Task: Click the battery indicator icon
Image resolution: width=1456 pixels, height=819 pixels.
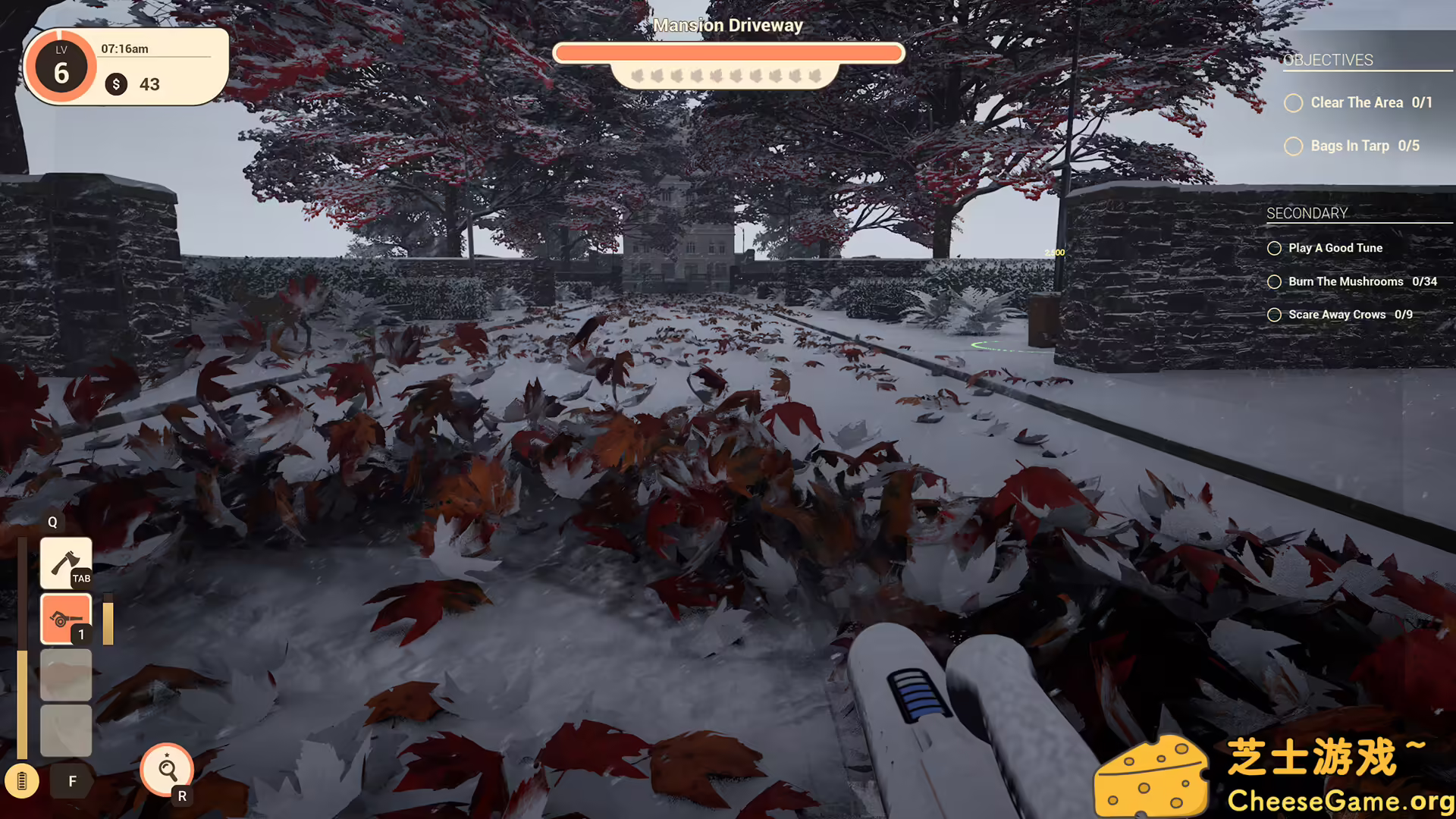Action: click(23, 781)
